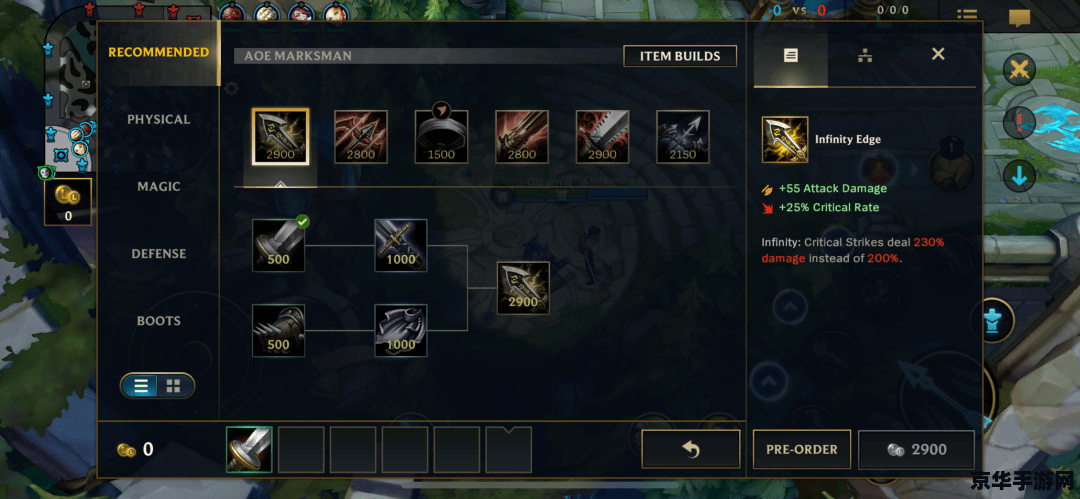The width and height of the screenshot is (1080, 499).
Task: Choose the crossbow item priced 2150
Action: pos(683,137)
